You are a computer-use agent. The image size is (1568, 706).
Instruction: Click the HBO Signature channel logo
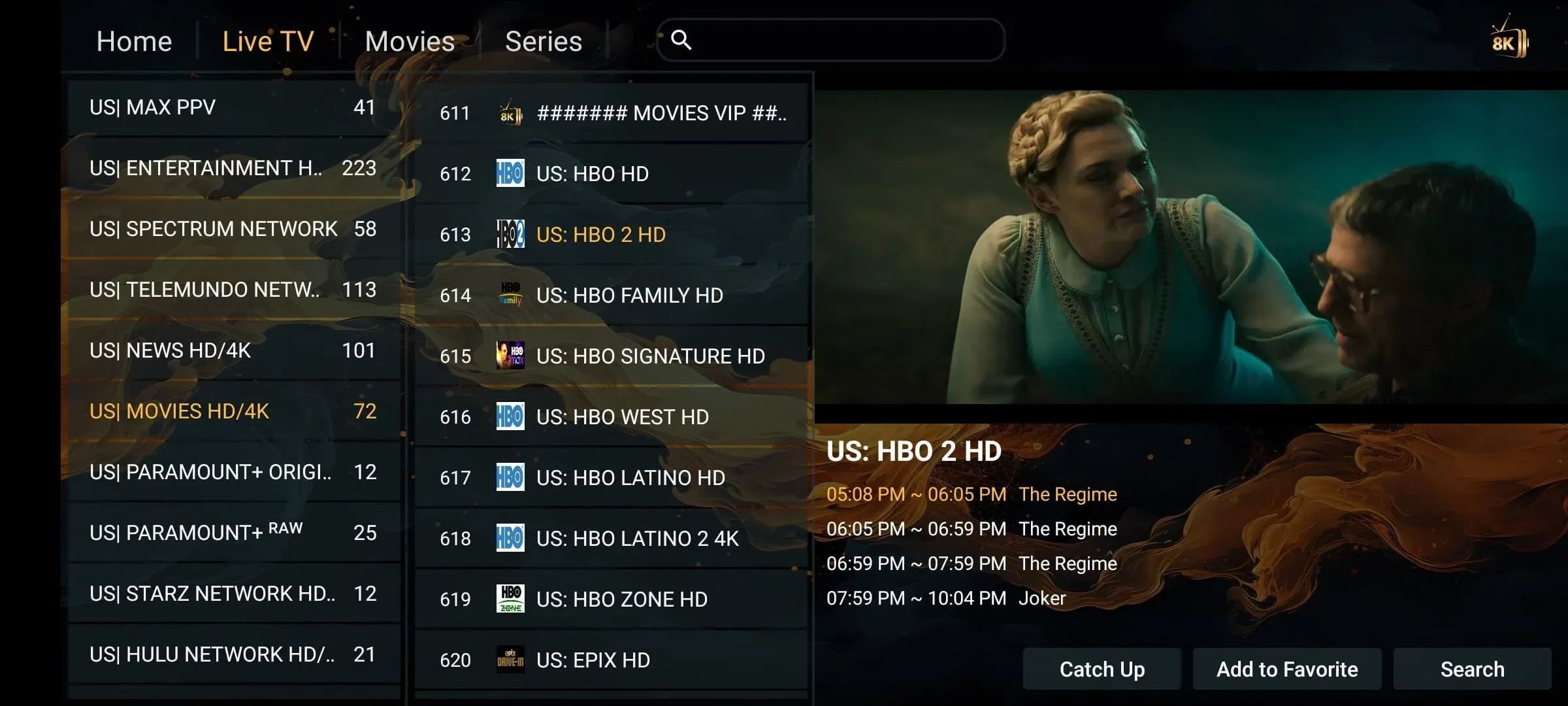point(510,356)
